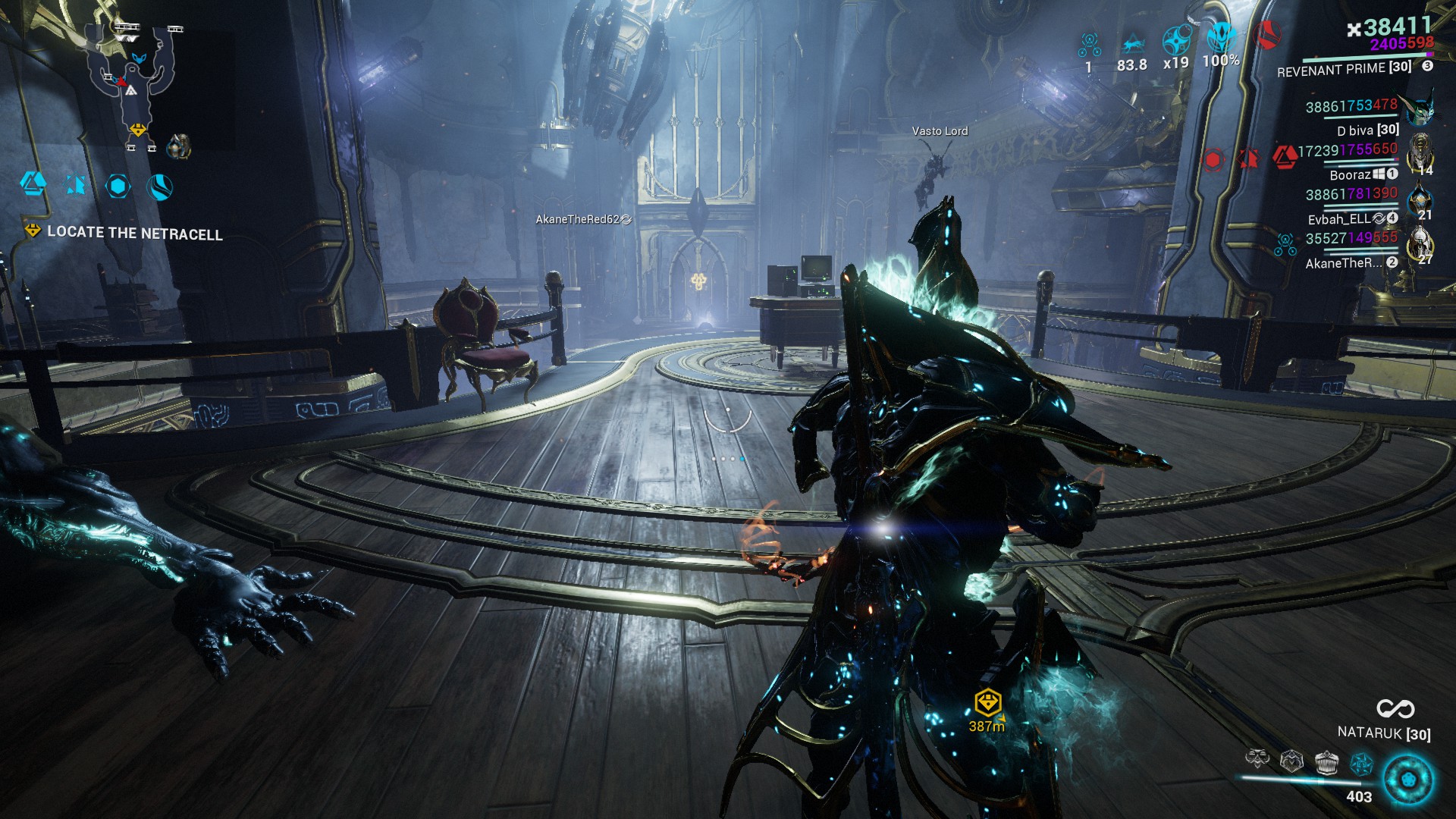Image resolution: width=1456 pixels, height=819 pixels.
Task: Select the D biva companion portrait
Action: [1420, 110]
